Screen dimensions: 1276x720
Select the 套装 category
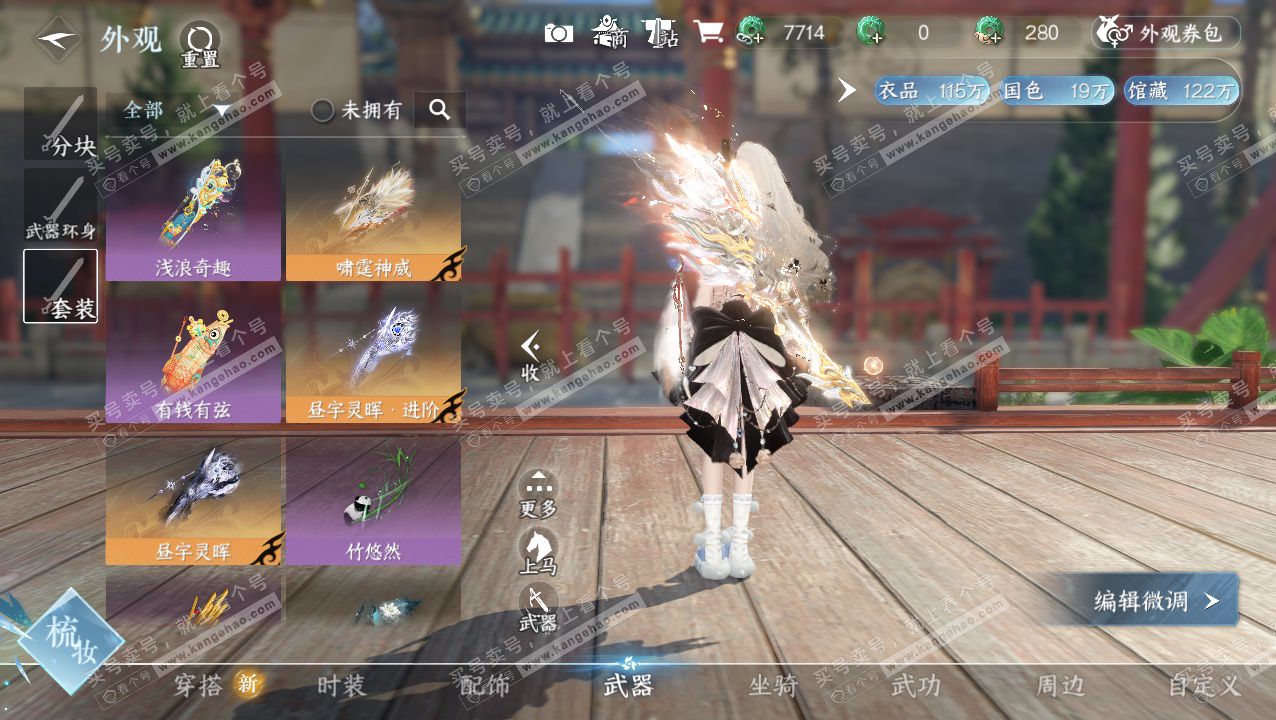(x=61, y=286)
